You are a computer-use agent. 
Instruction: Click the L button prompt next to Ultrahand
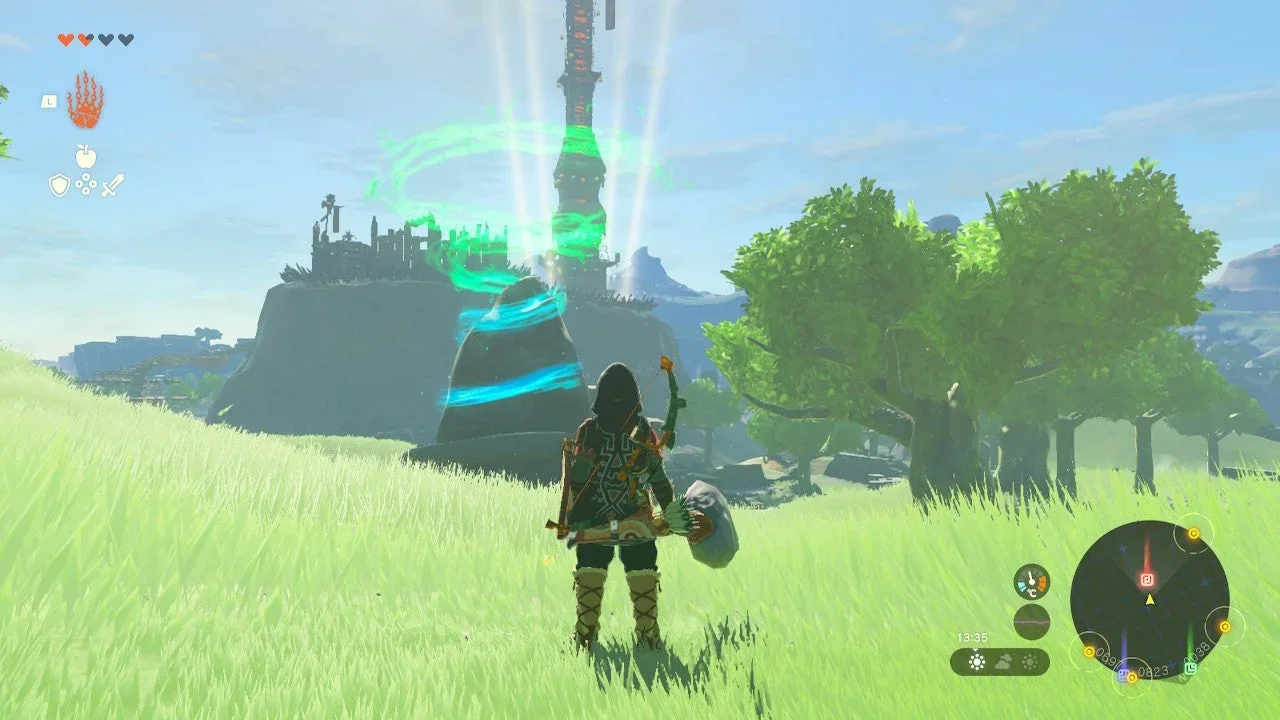tap(49, 101)
